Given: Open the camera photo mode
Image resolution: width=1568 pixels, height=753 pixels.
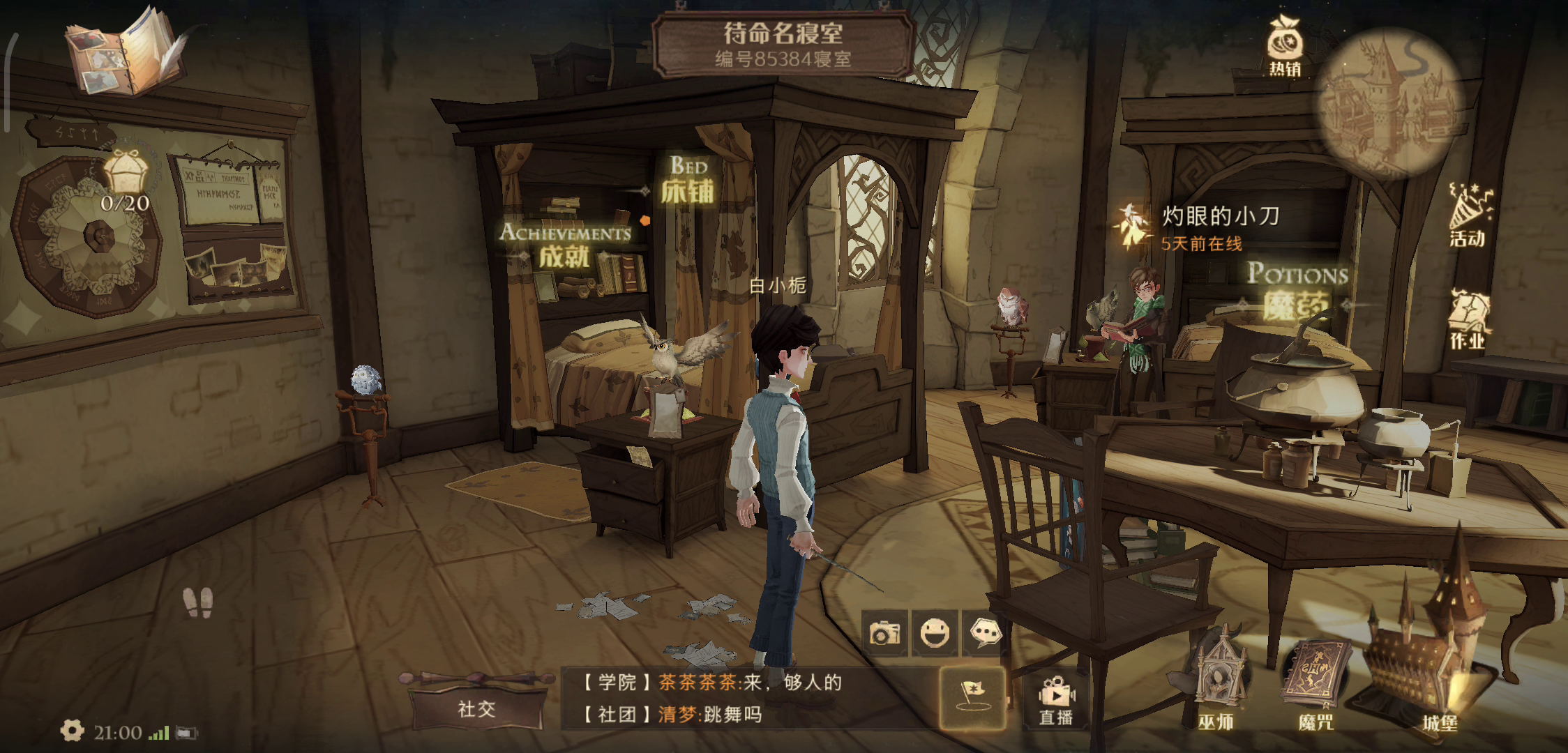Looking at the screenshot, I should 884,633.
